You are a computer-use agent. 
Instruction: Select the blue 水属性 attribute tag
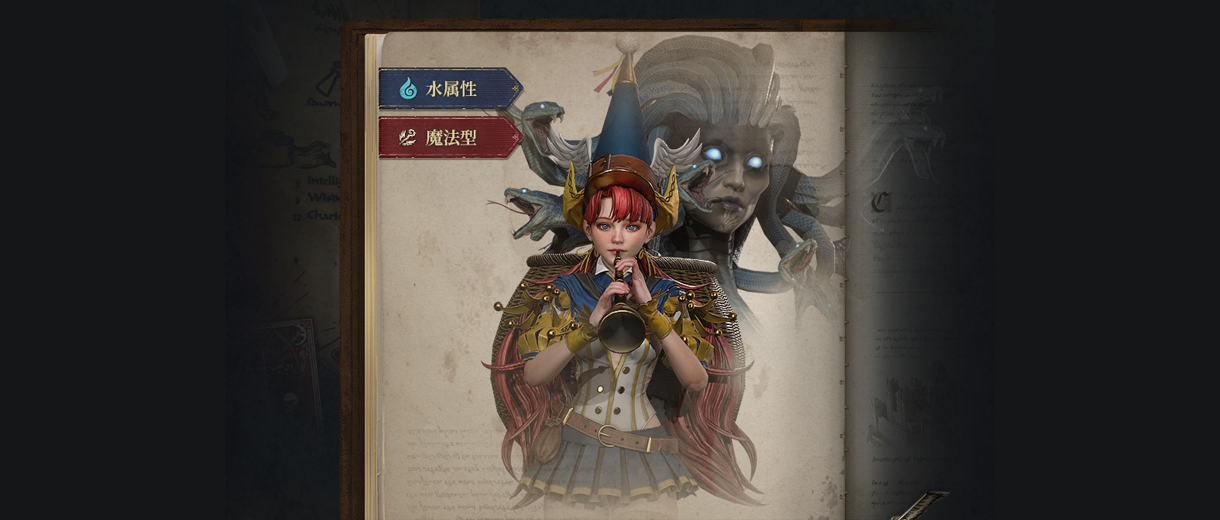click(x=449, y=88)
